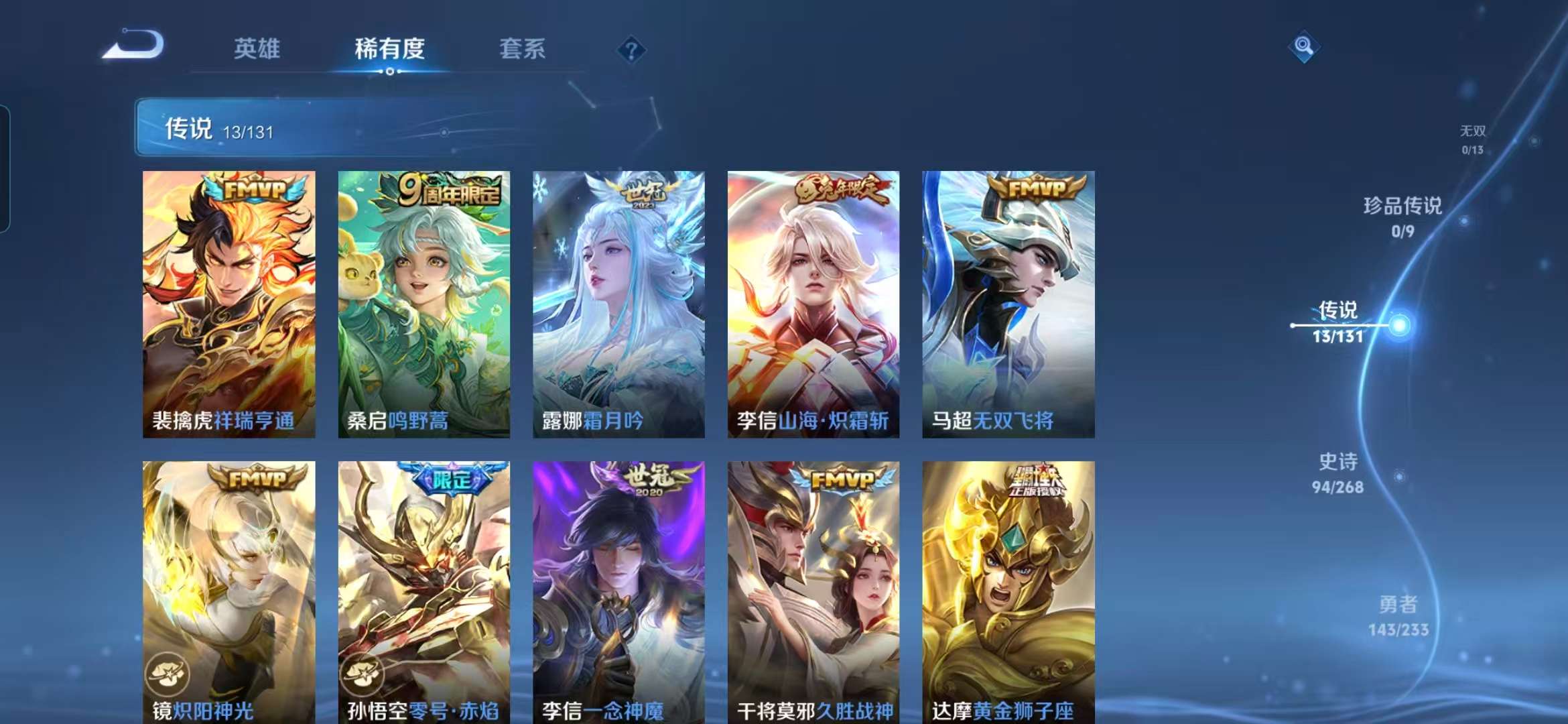Screen dimensions: 1568x724
Task: Click the 9周年限定 badge on 桑启鸣野蒿 skin
Action: pyautogui.click(x=446, y=190)
